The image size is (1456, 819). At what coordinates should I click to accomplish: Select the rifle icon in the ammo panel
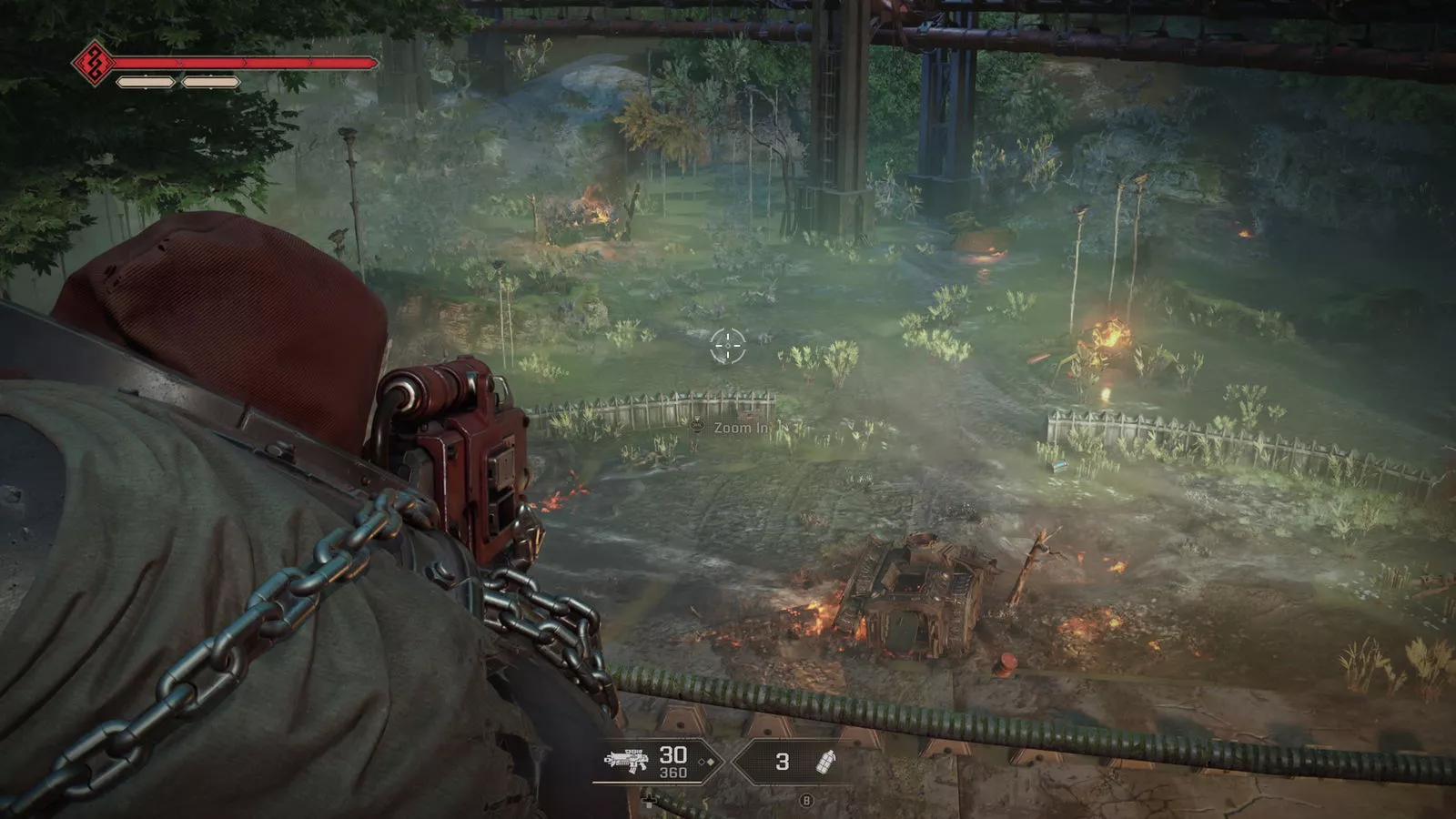tap(626, 760)
